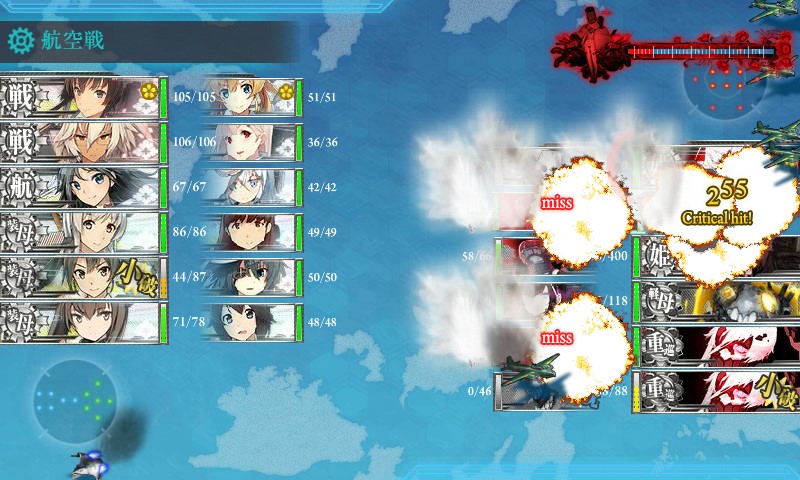Select the silver-haired escort ship at 42/42
The width and height of the screenshot is (800, 480).
[250, 187]
